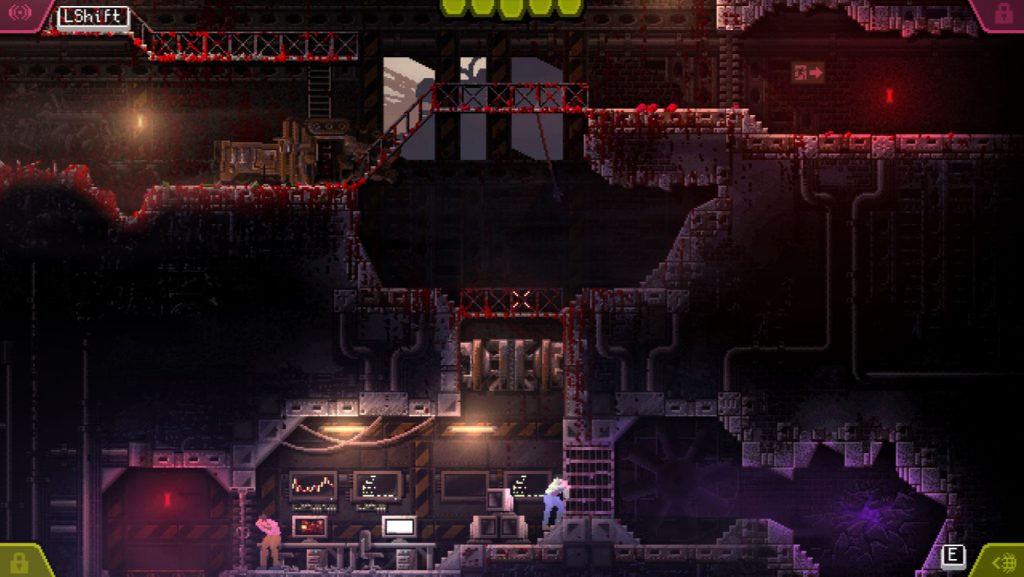This screenshot has height=577, width=1024.
Task: Select the pink locked ability slot
Action: point(1002,14)
